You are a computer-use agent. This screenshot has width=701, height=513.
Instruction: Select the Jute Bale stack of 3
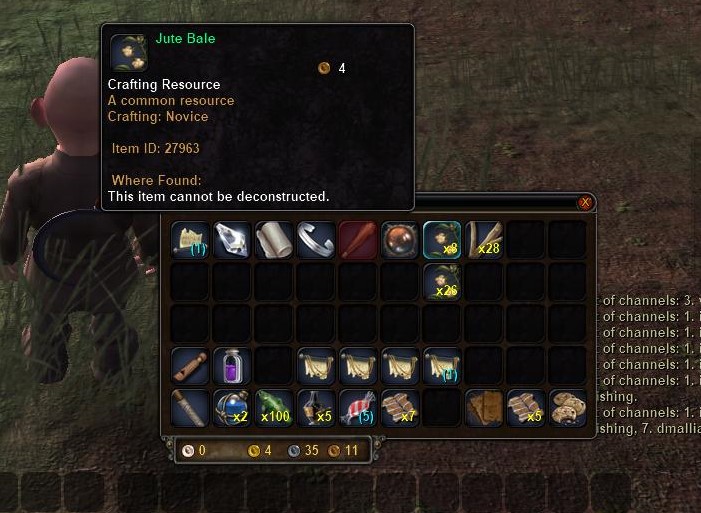coord(441,239)
